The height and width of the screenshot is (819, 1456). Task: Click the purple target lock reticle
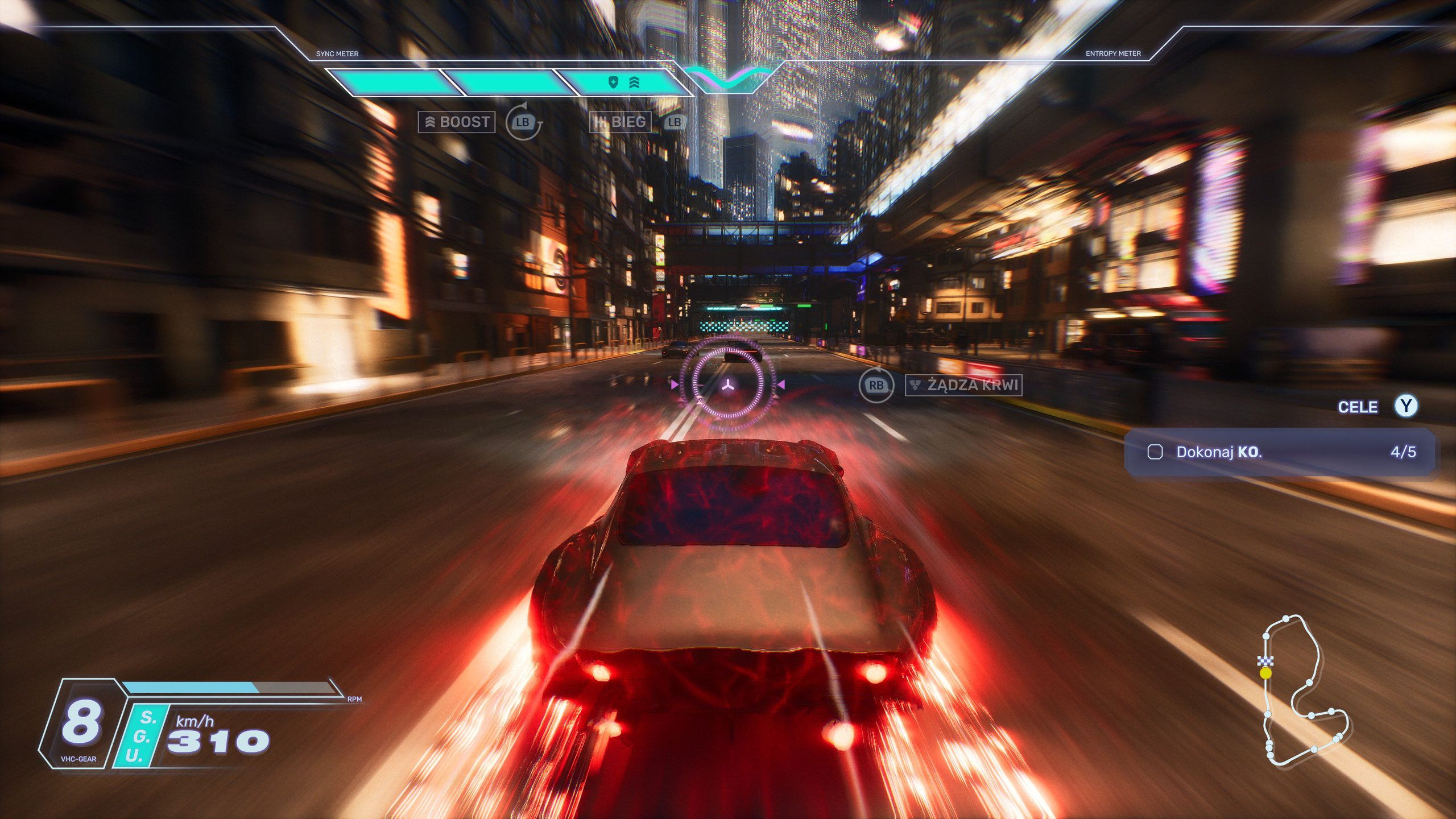[x=727, y=385]
